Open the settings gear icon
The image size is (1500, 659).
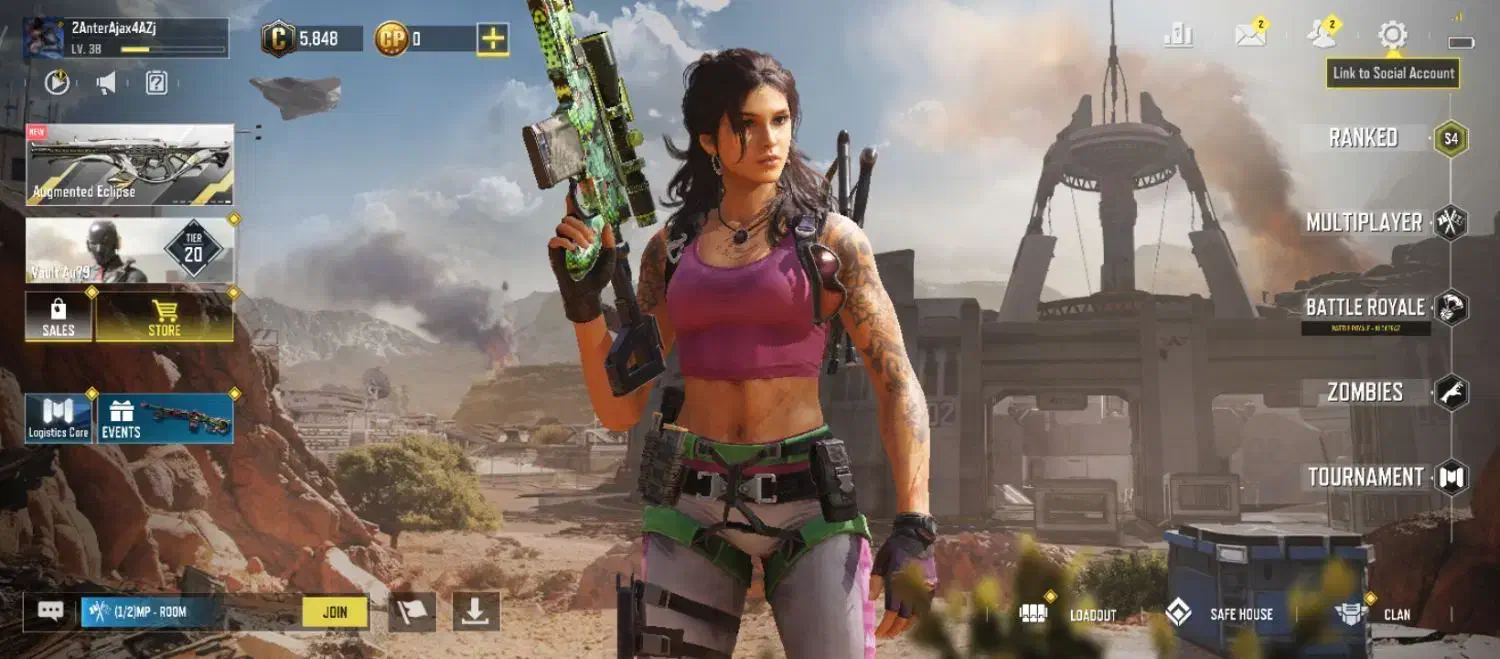(x=1392, y=36)
